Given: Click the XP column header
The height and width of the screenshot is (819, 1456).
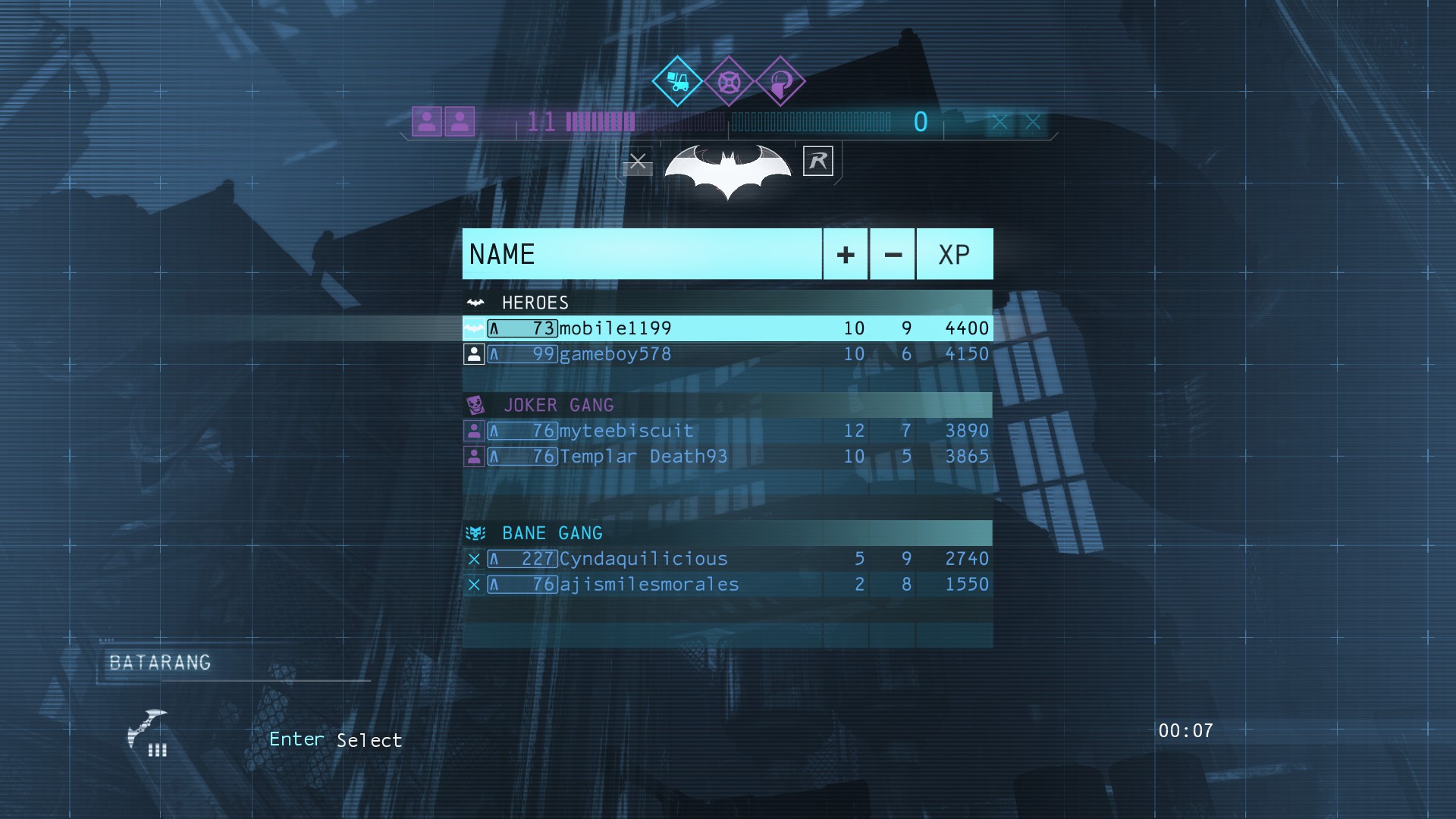Looking at the screenshot, I should point(954,255).
